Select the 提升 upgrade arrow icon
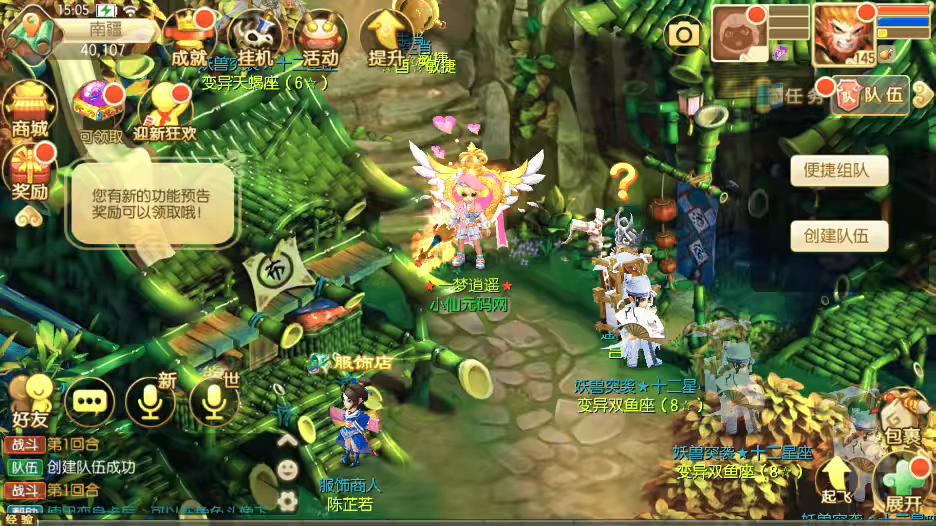Screen dimensions: 936x526 (x=385, y=40)
